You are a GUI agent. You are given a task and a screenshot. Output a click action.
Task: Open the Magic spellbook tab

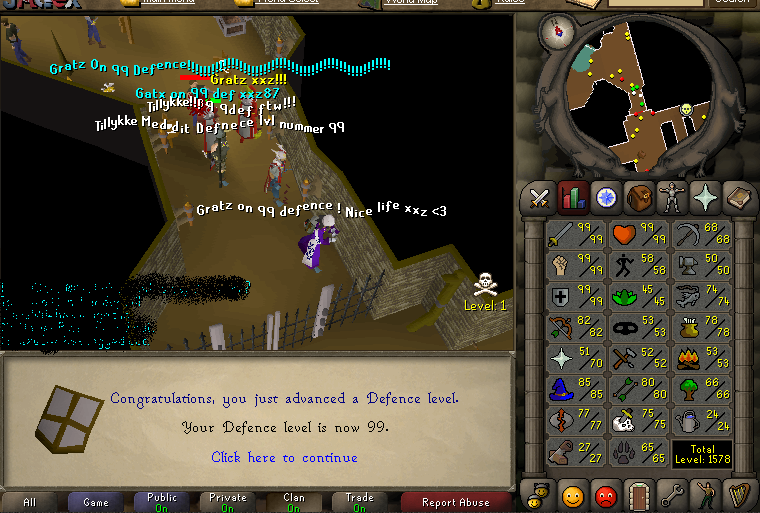(x=738, y=198)
